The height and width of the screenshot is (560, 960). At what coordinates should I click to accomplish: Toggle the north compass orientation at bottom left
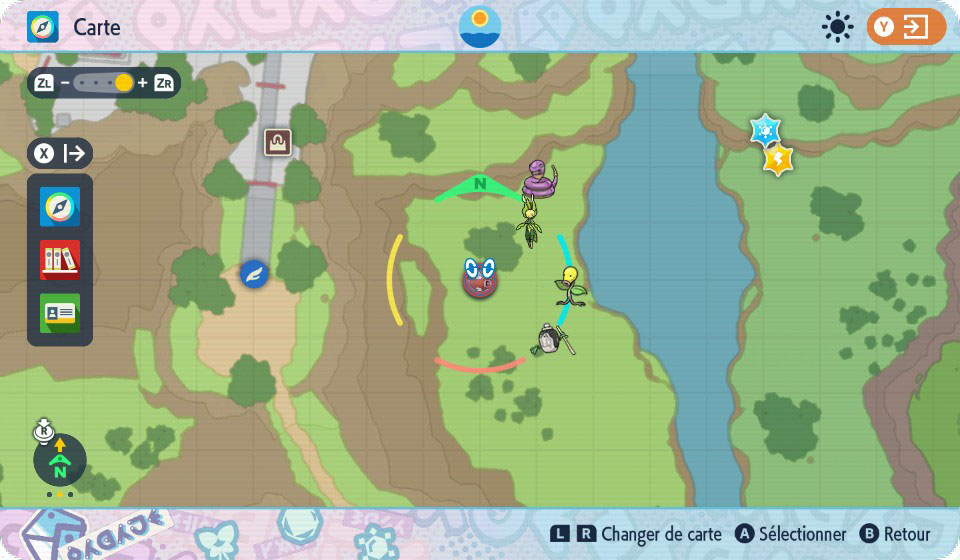(x=60, y=461)
